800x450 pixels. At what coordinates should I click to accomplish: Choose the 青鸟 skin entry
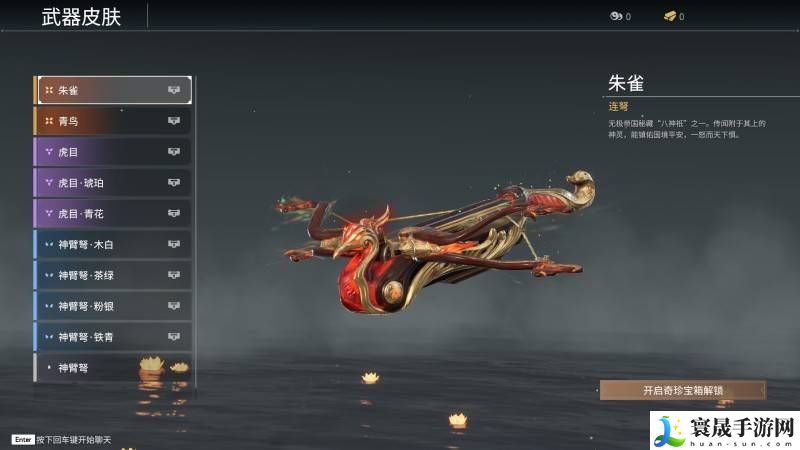click(x=114, y=121)
